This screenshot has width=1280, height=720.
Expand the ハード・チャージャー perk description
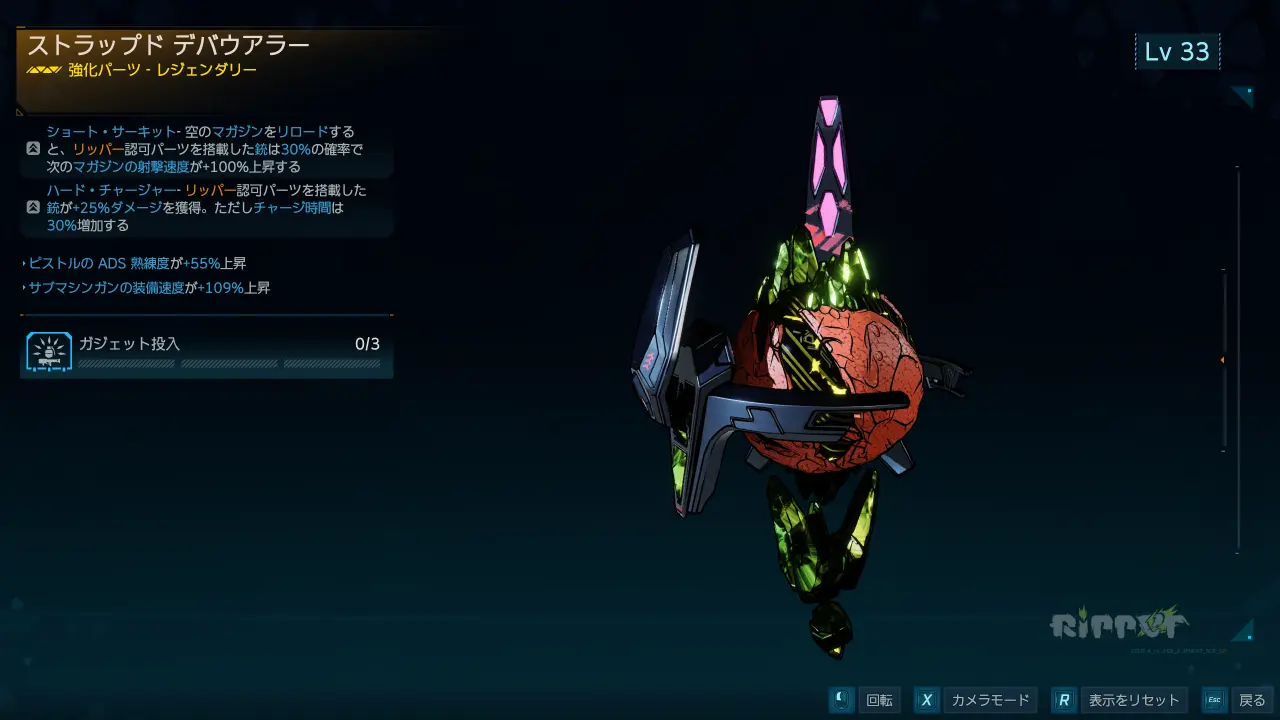coord(33,207)
